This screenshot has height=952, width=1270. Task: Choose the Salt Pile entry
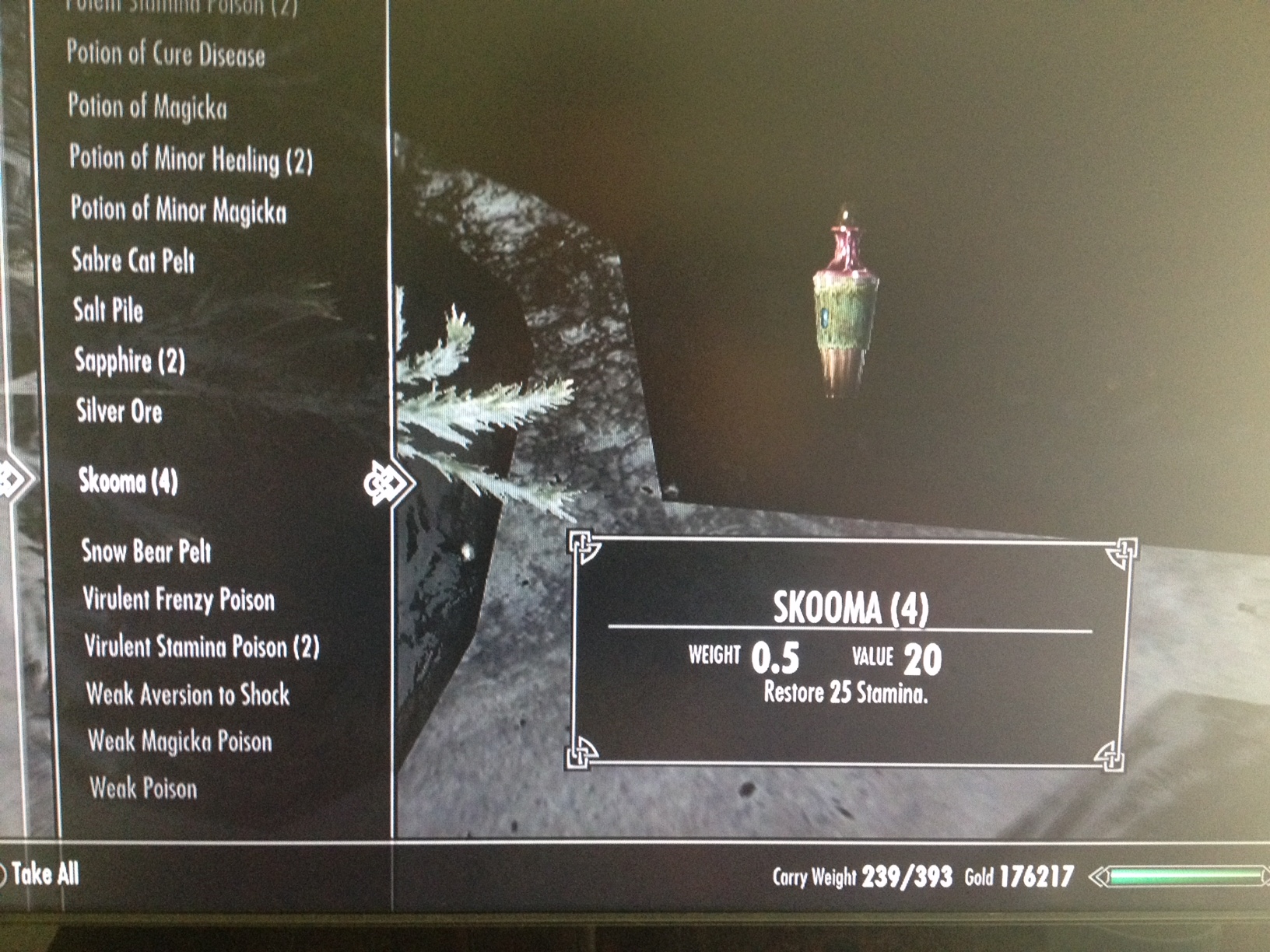[x=108, y=310]
